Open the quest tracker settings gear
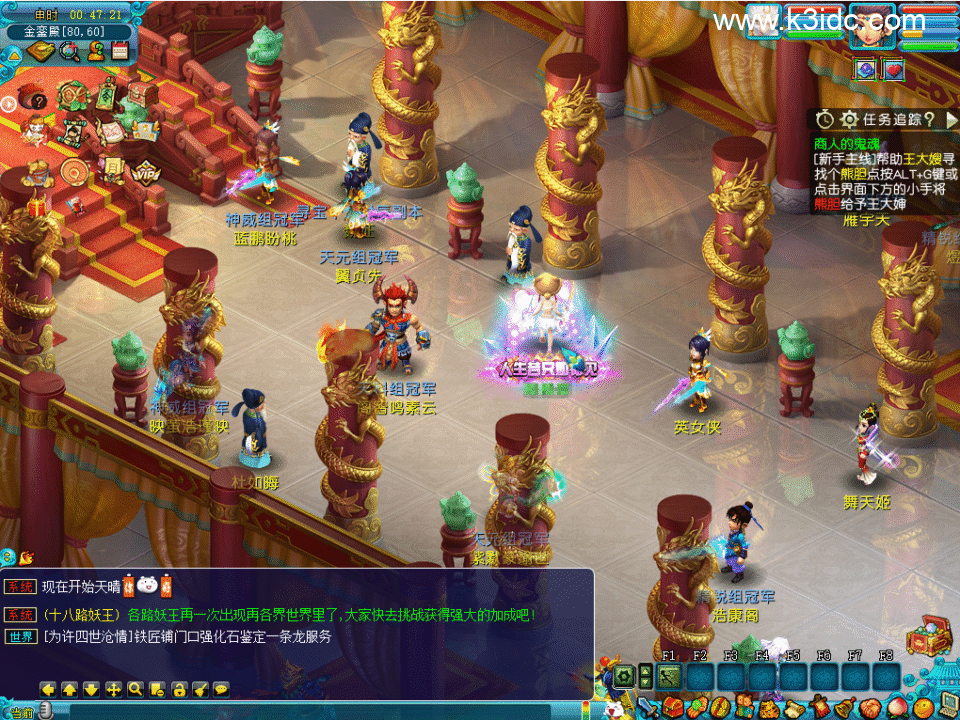This screenshot has width=960, height=720. coord(849,119)
